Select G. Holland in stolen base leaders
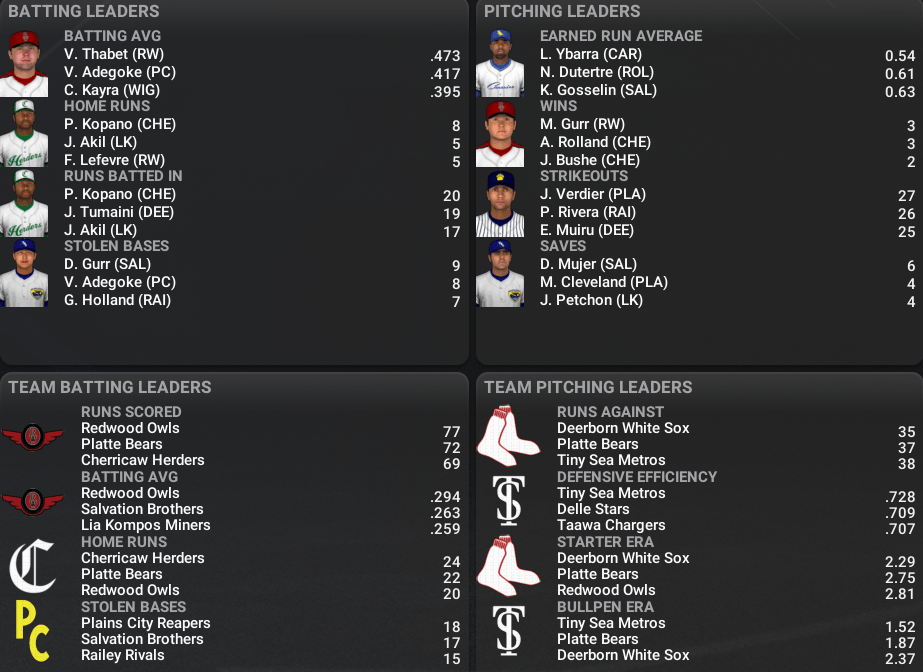This screenshot has height=672, width=923. pyautogui.click(x=117, y=300)
